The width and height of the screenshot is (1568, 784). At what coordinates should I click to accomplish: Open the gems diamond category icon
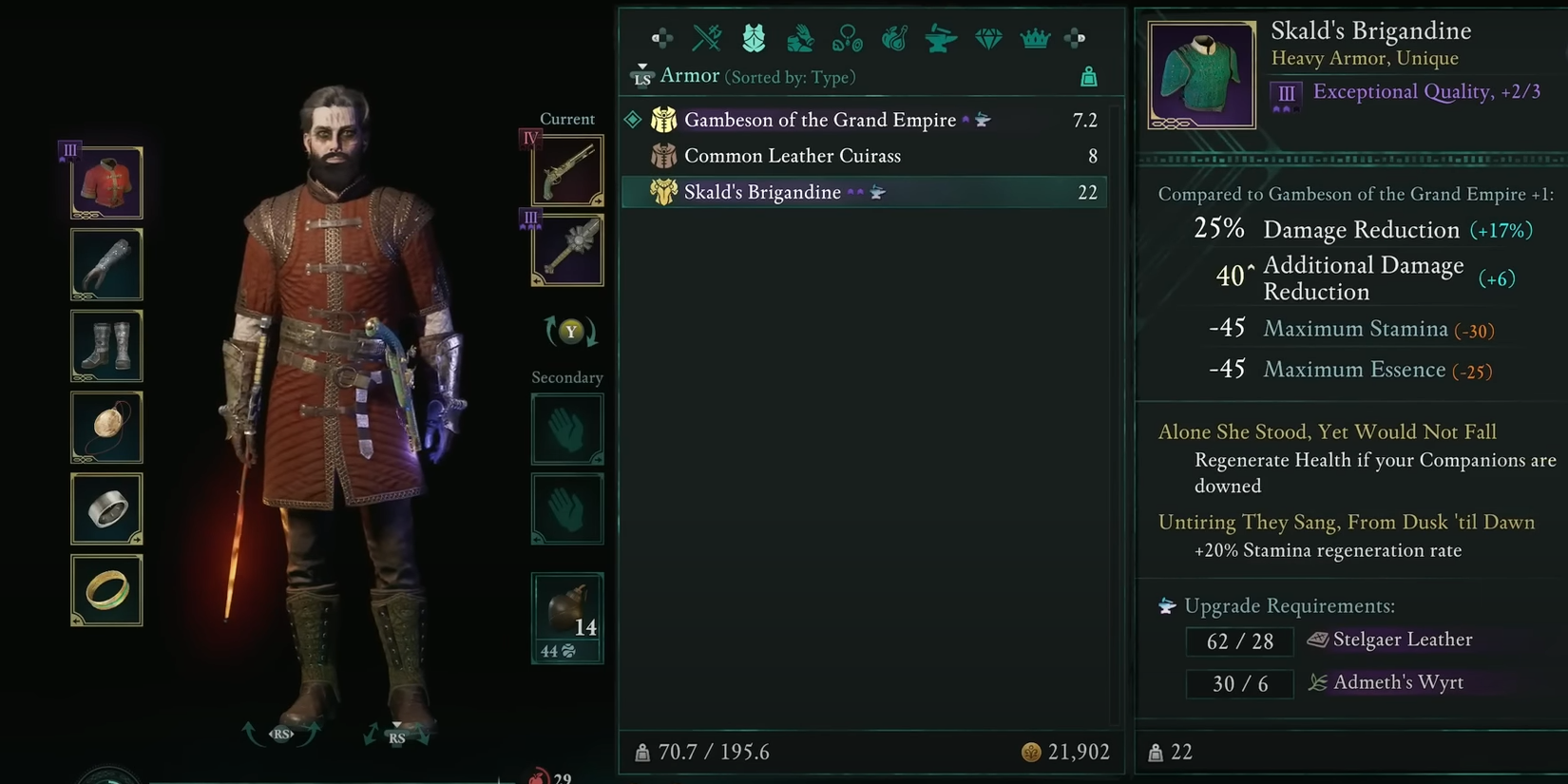pos(988,38)
